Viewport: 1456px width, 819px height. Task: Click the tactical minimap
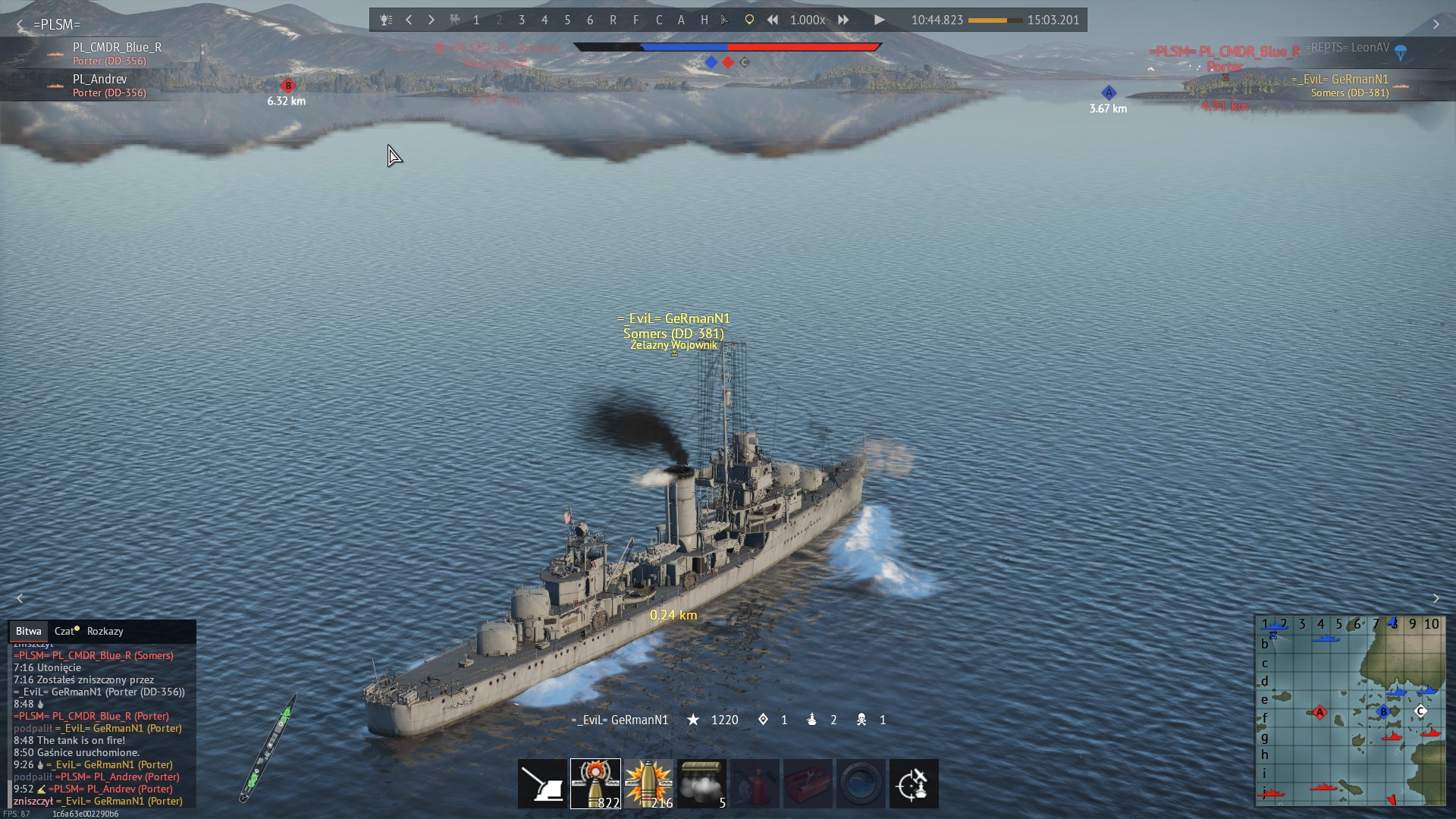pyautogui.click(x=1350, y=711)
